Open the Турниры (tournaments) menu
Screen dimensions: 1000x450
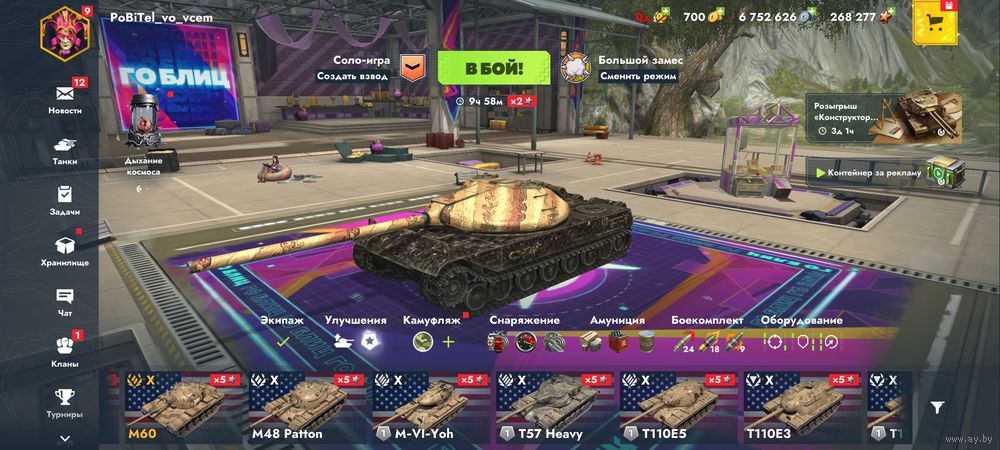65,402
